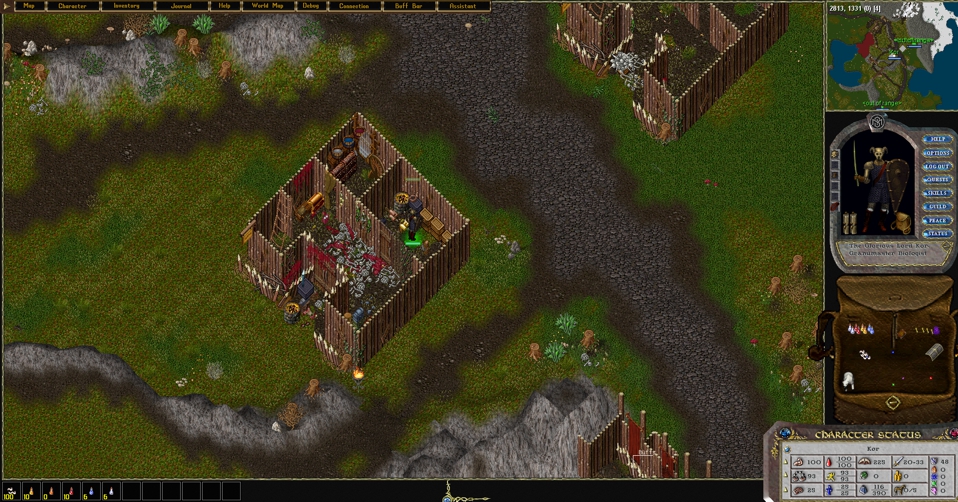Open the Inventory menu
This screenshot has width=958, height=502.
tap(126, 6)
